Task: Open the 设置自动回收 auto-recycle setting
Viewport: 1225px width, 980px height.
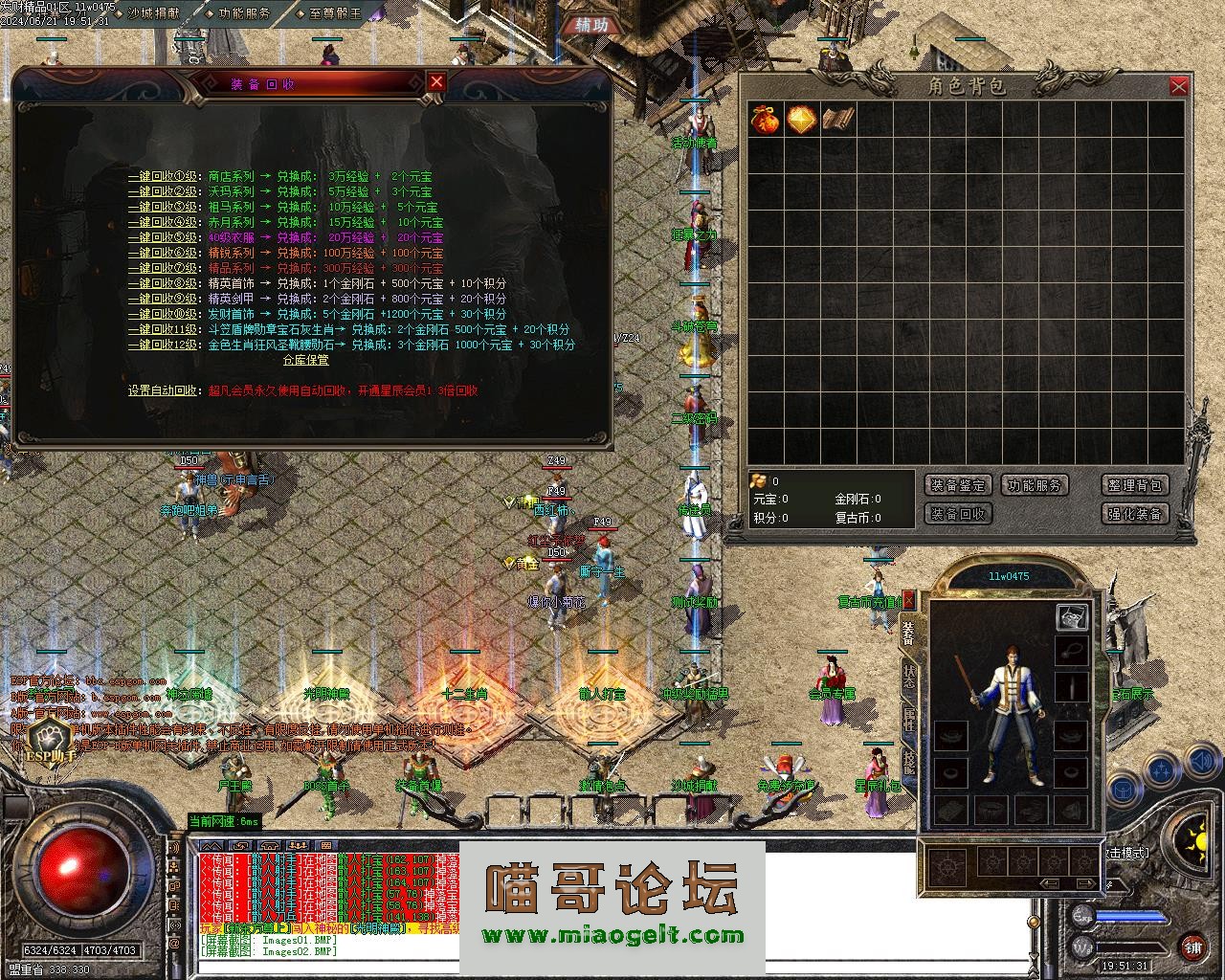Action: 165,390
